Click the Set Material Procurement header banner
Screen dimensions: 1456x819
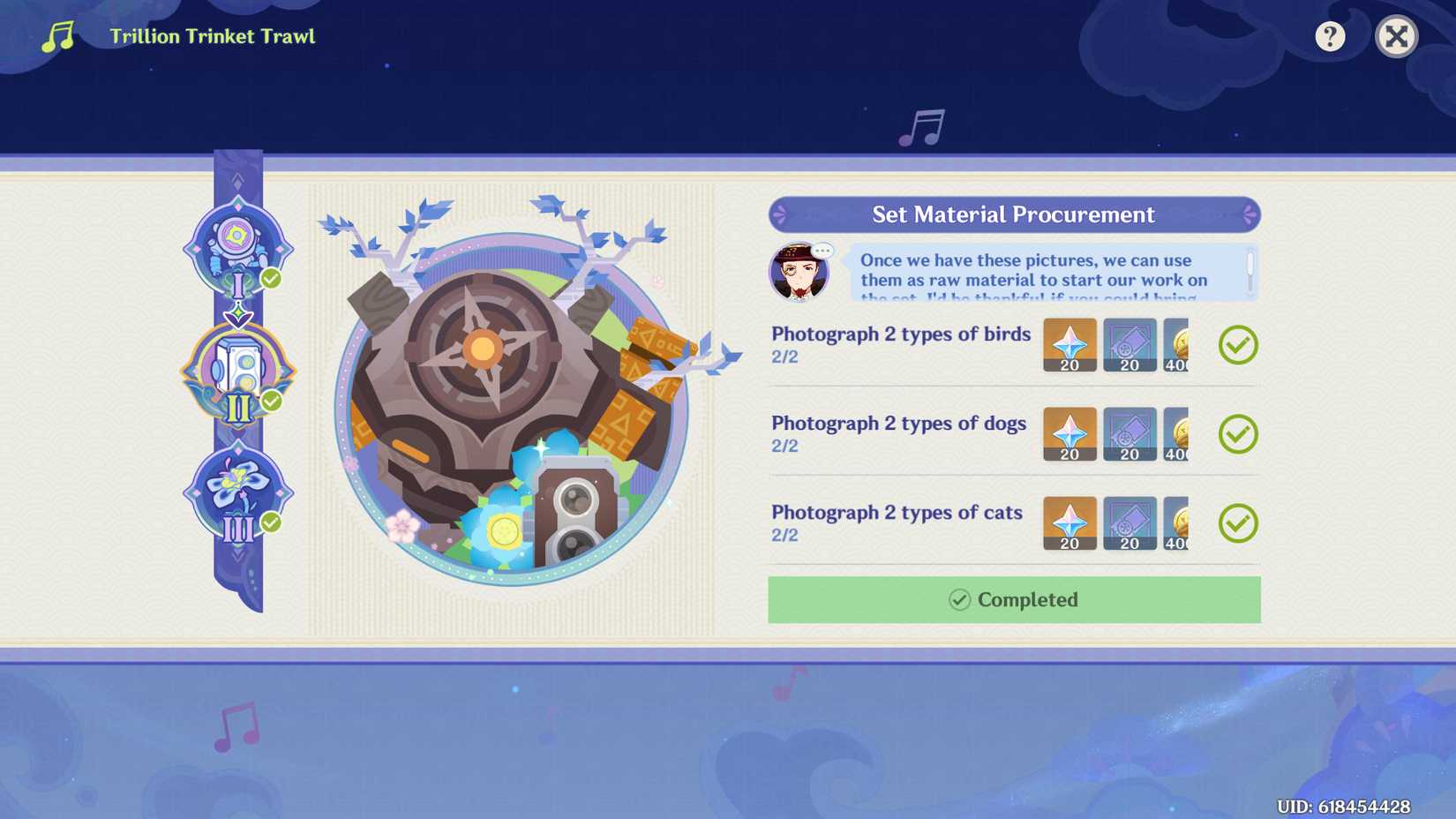click(1011, 214)
